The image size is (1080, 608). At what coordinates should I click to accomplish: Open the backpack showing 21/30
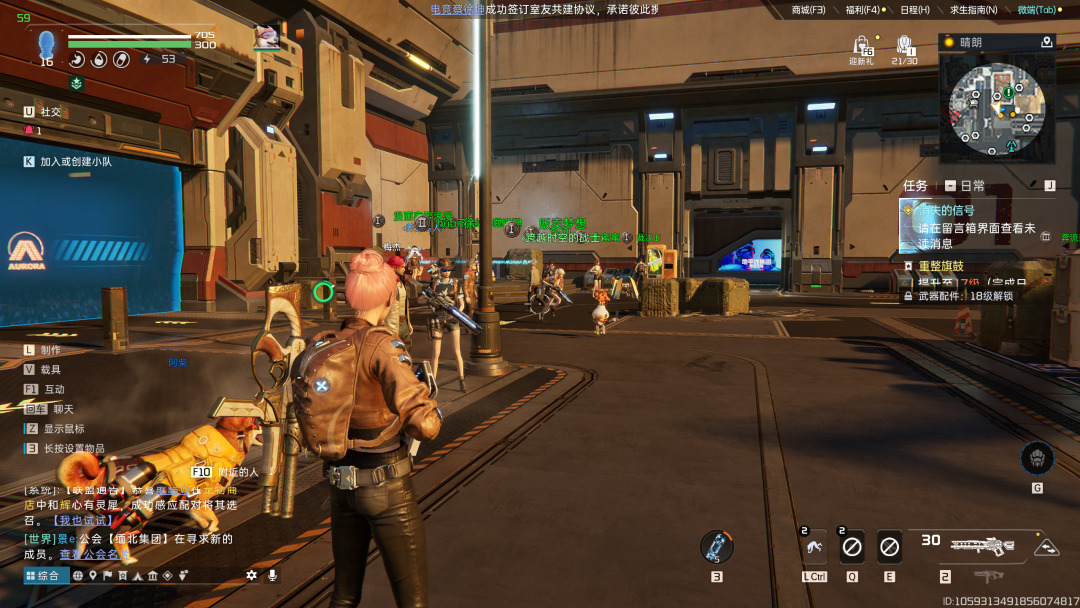(904, 47)
